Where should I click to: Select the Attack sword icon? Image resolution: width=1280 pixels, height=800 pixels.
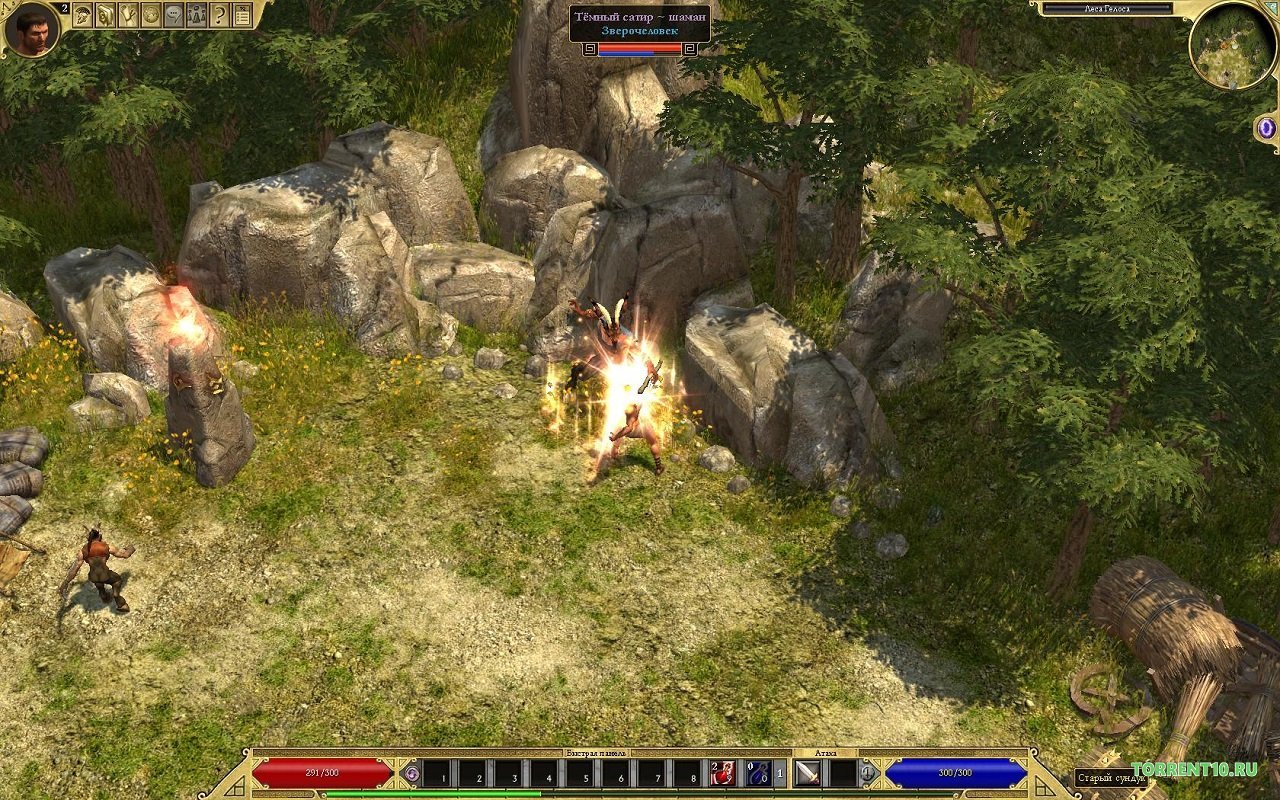click(806, 773)
